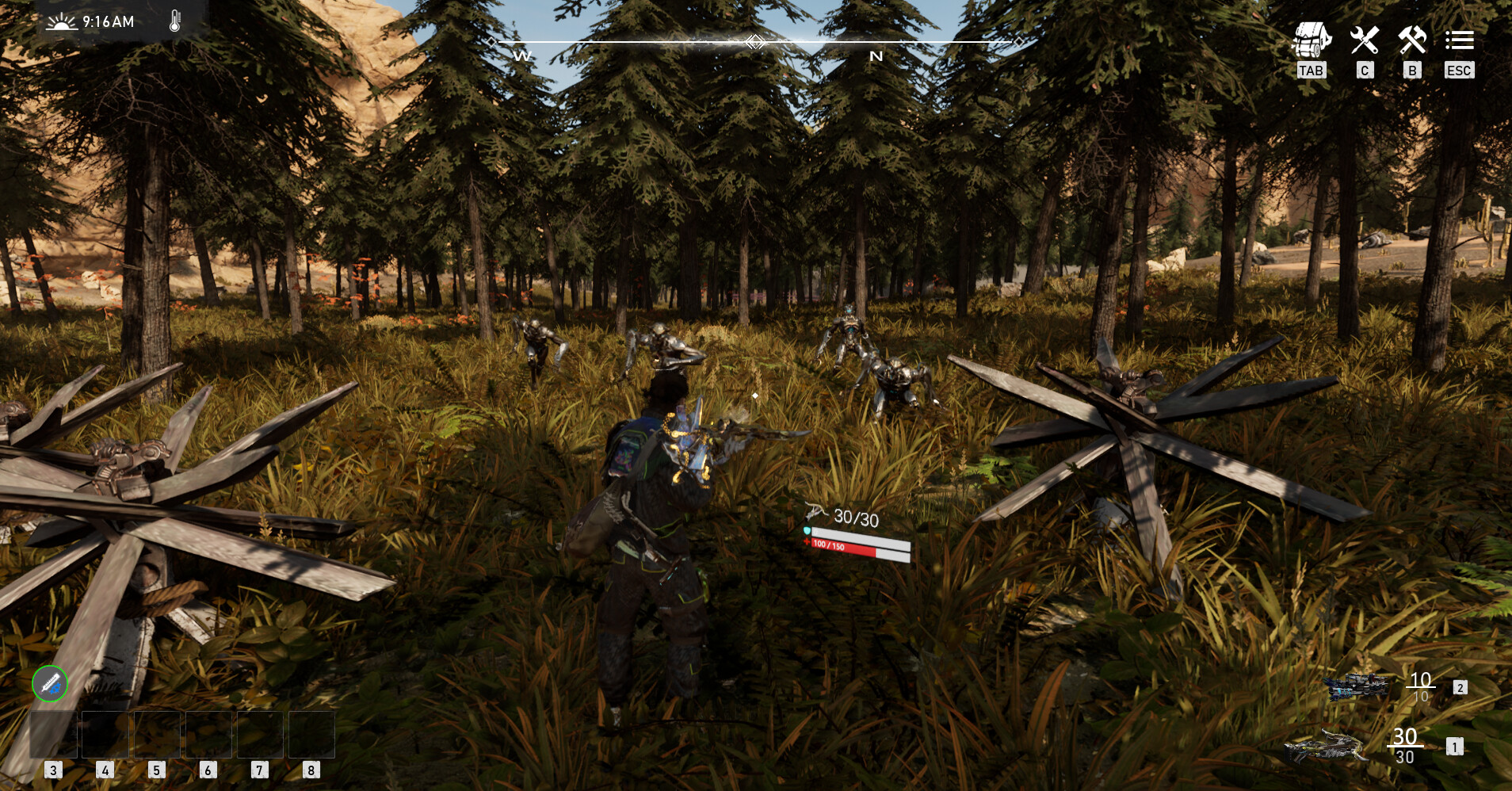Select the crafting wrench-and-screwdriver icon

coord(1363,38)
